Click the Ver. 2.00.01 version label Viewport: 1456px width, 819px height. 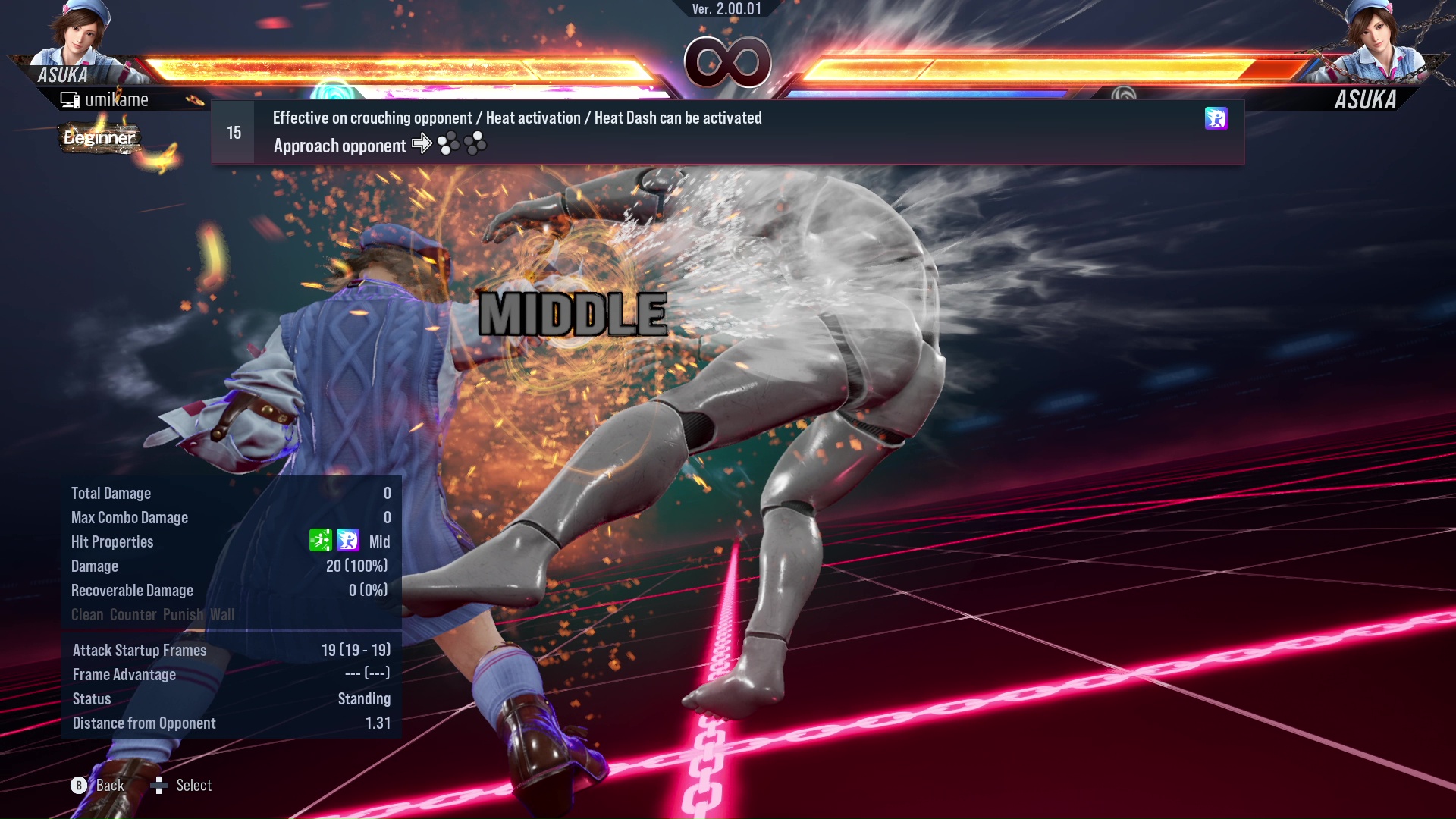(x=726, y=11)
